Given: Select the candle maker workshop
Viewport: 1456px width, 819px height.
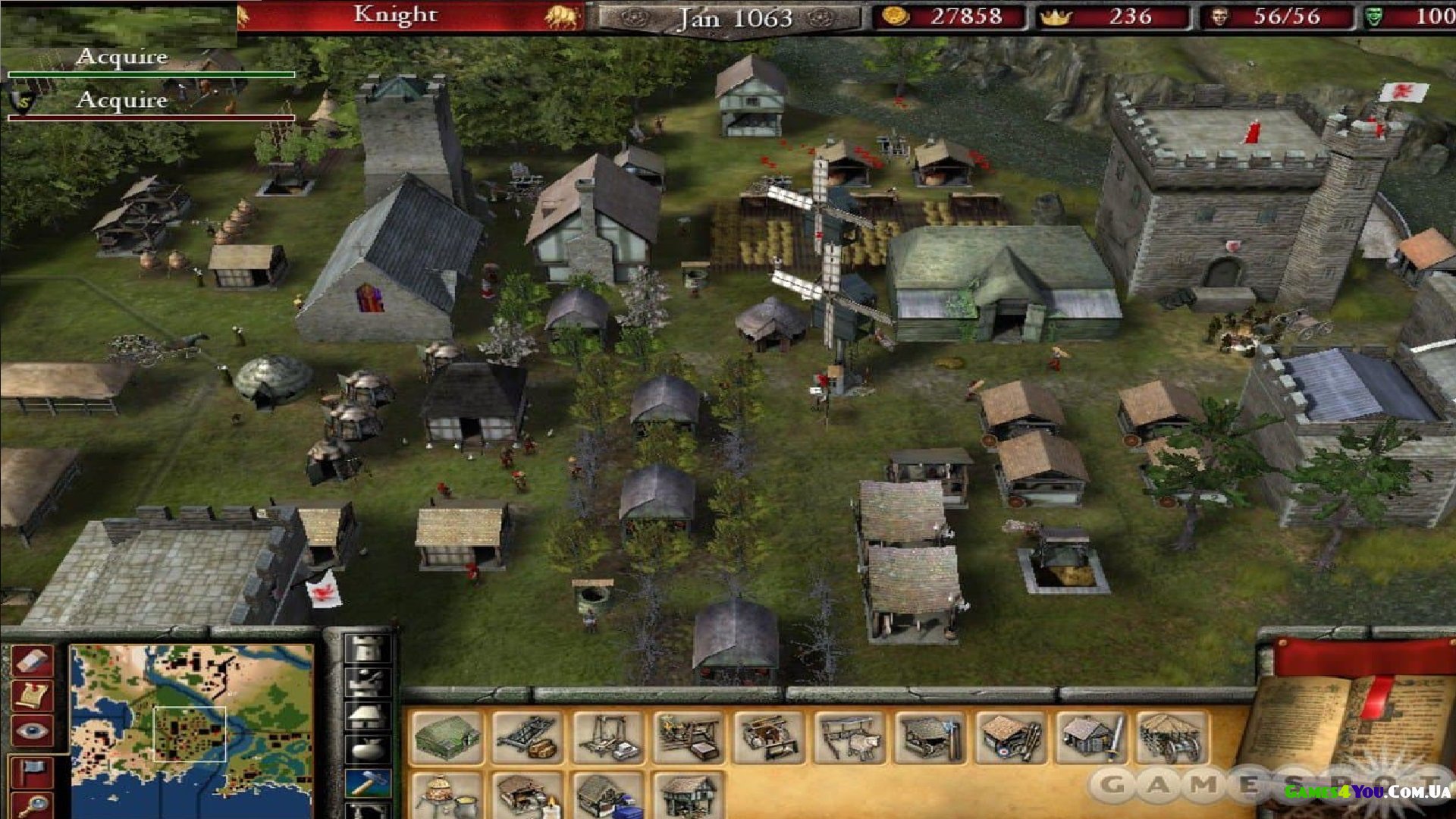Looking at the screenshot, I should (x=529, y=795).
